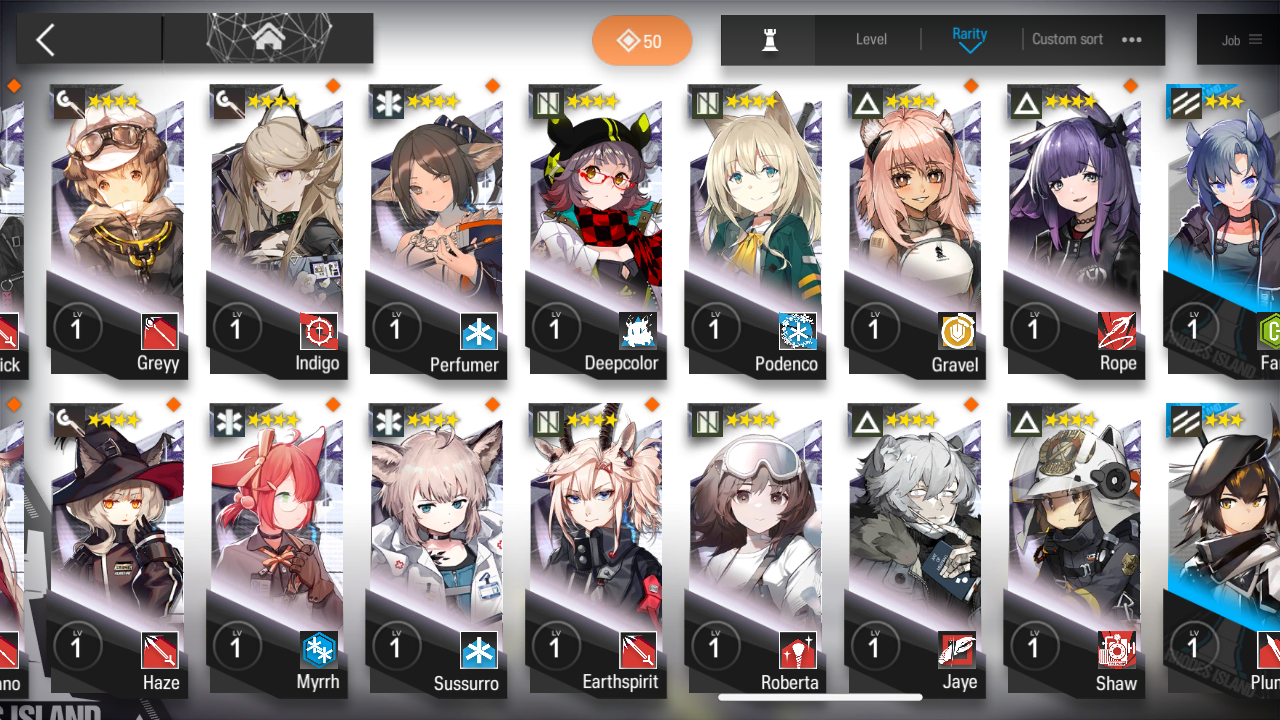Select operator Rope
Image resolution: width=1280 pixels, height=720 pixels.
coord(1074,230)
